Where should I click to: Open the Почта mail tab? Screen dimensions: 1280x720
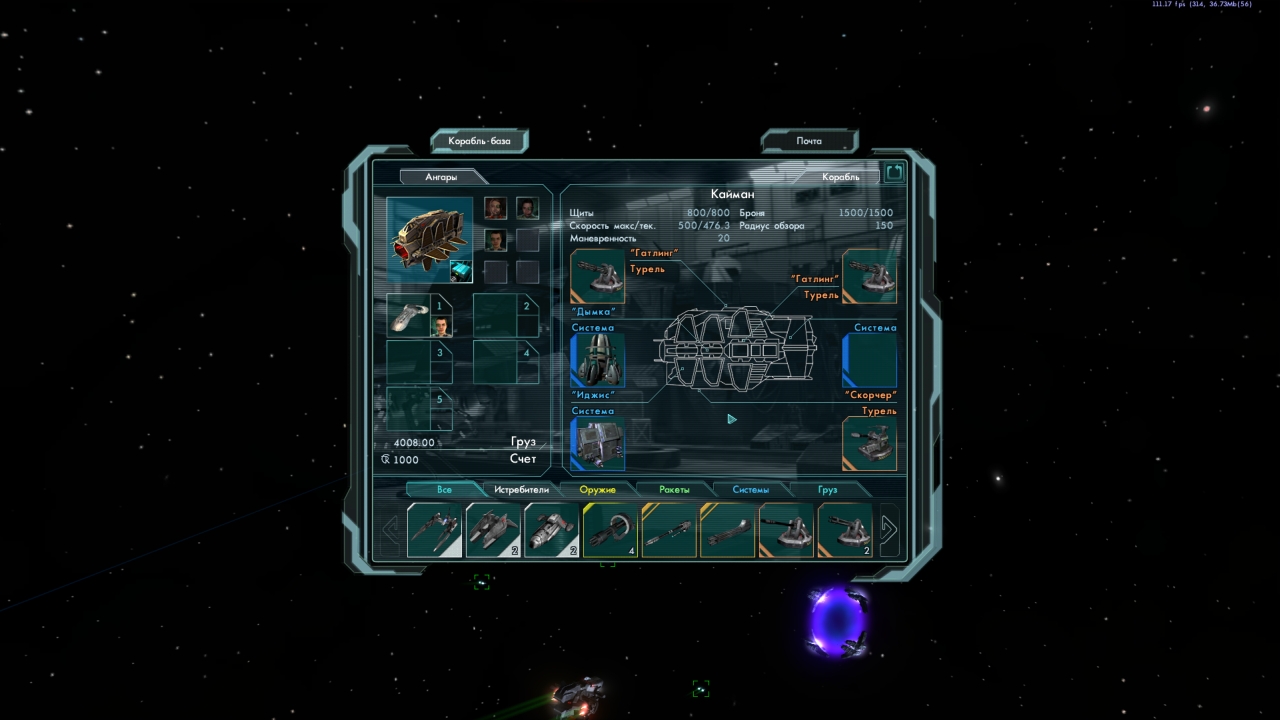click(x=809, y=141)
